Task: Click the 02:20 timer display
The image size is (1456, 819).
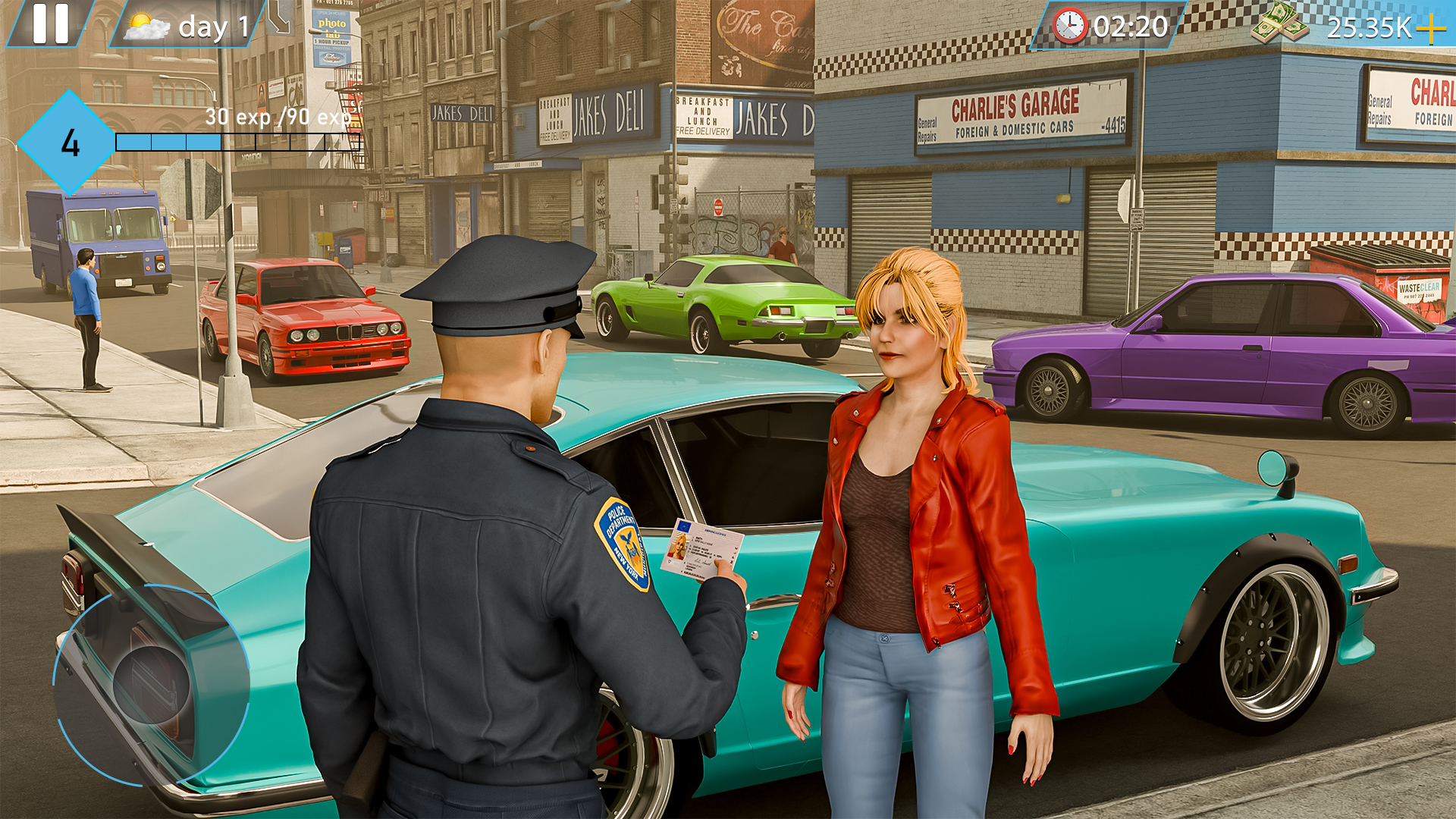Action: pos(1130,26)
